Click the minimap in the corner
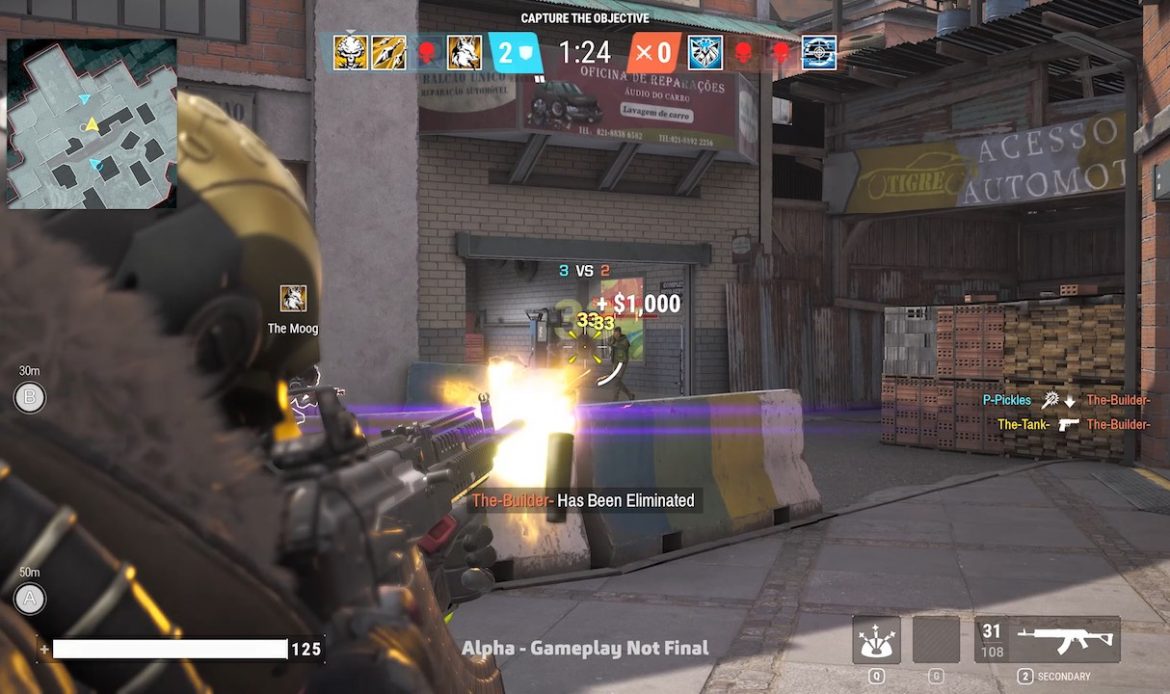The image size is (1170, 694). point(92,123)
